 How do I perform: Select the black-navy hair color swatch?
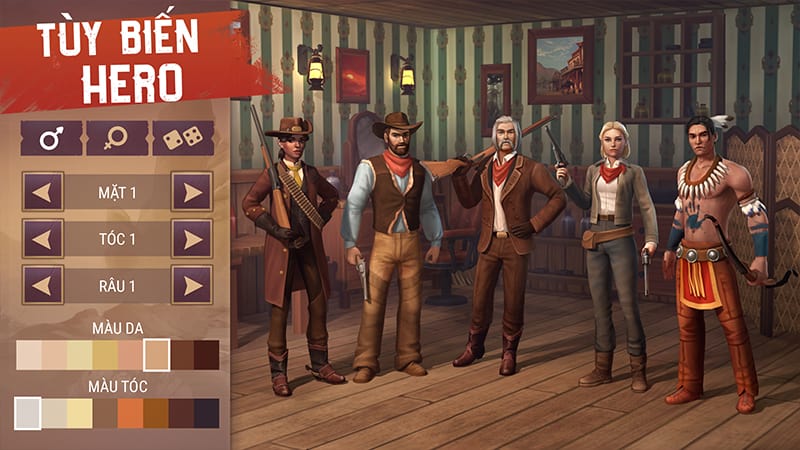click(207, 413)
